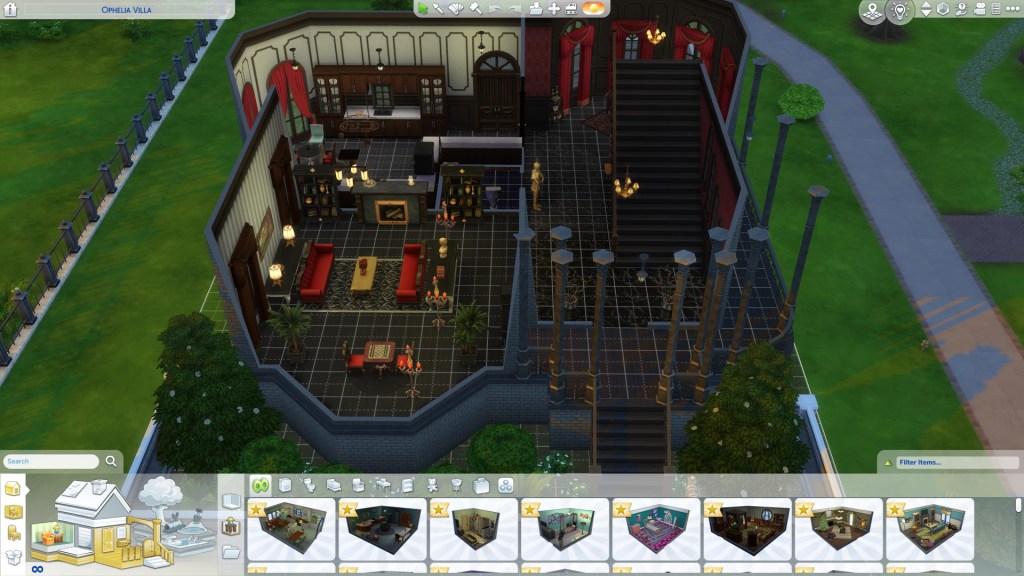This screenshot has width=1024, height=576.
Task: Select the sledgehammer tool in the top toolbar
Action: (477, 9)
